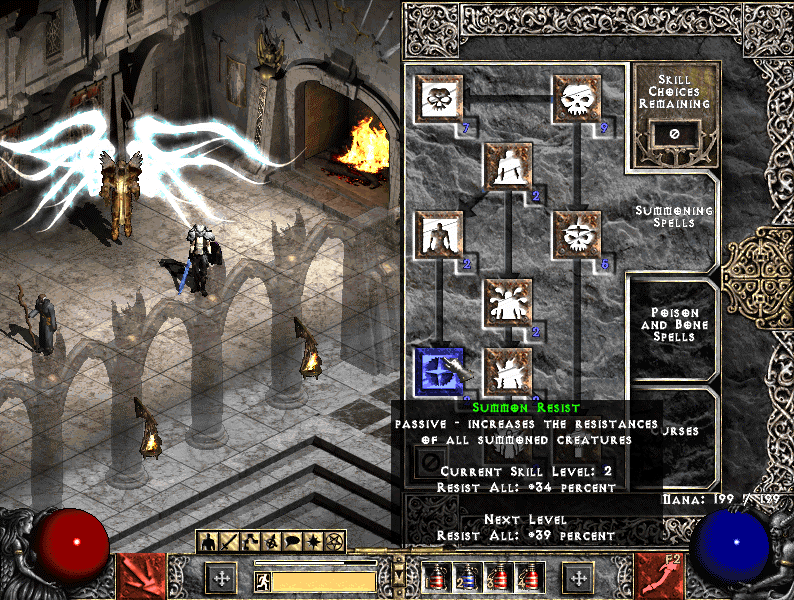Open the Summoning Spells tab

[x=673, y=215]
